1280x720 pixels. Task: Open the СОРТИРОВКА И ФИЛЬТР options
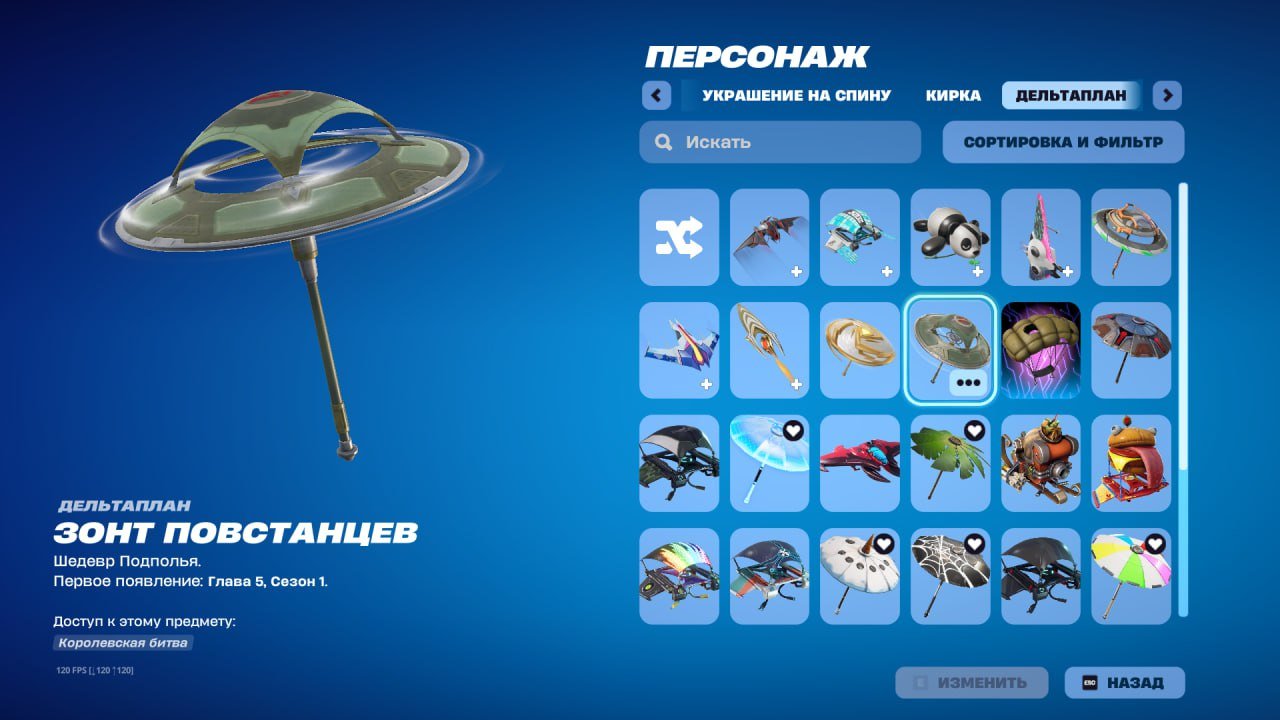pos(1063,141)
